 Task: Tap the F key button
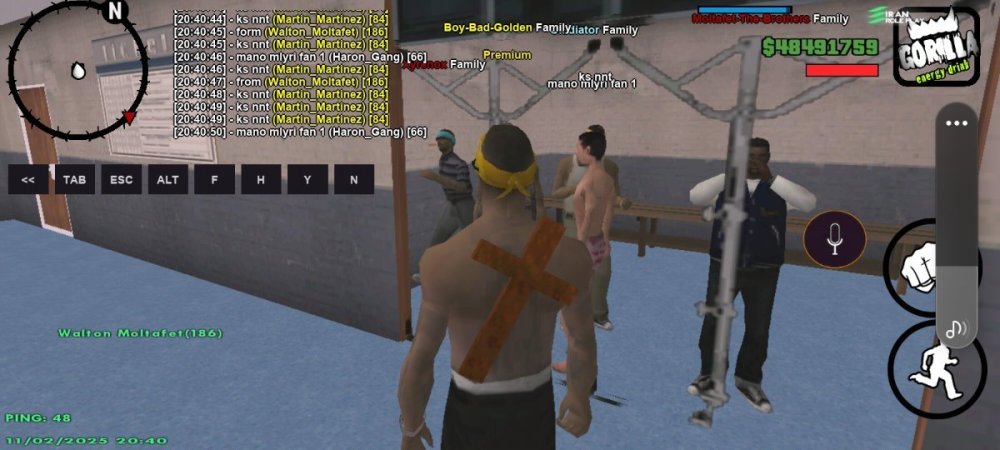tap(214, 180)
